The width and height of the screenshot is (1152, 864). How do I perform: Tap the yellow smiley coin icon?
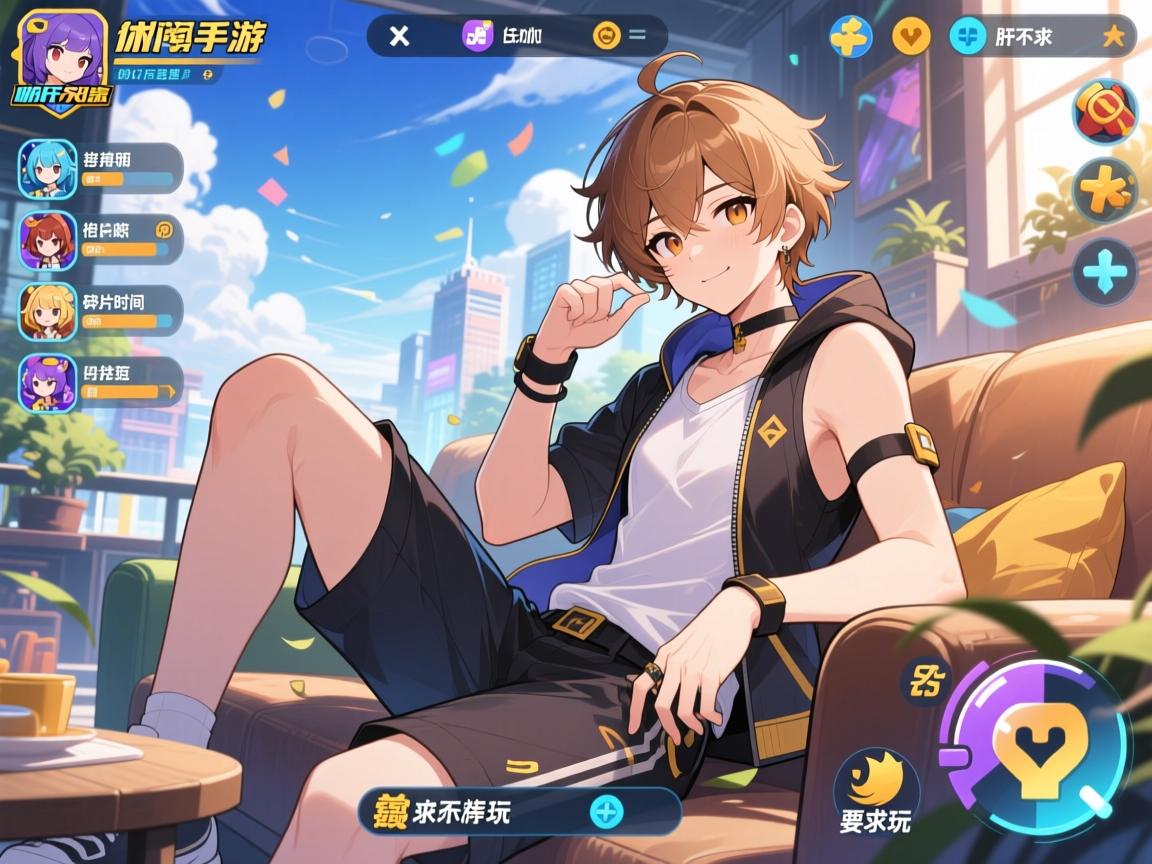606,37
